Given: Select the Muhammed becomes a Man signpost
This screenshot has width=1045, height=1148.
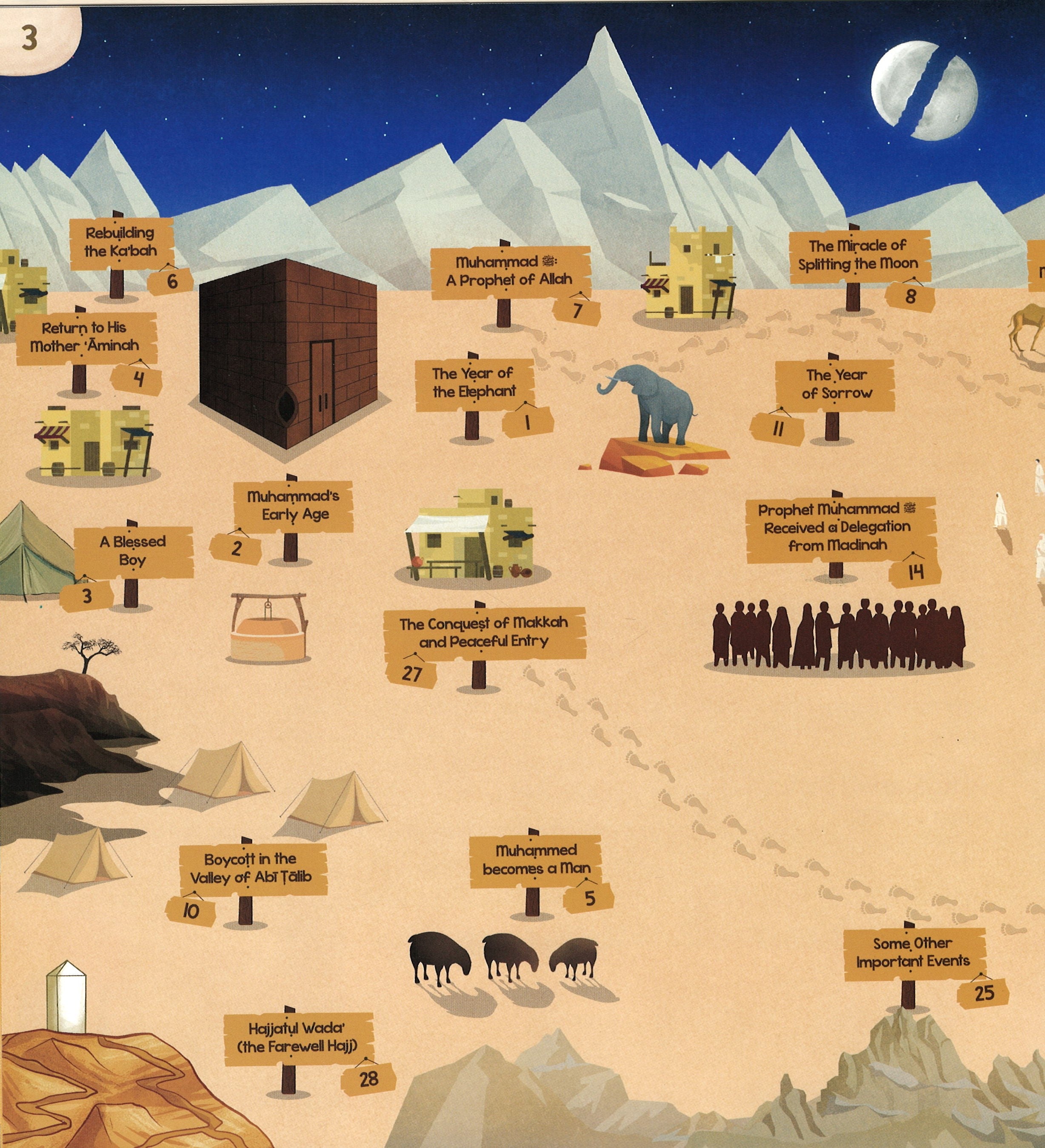Looking at the screenshot, I should [536, 860].
